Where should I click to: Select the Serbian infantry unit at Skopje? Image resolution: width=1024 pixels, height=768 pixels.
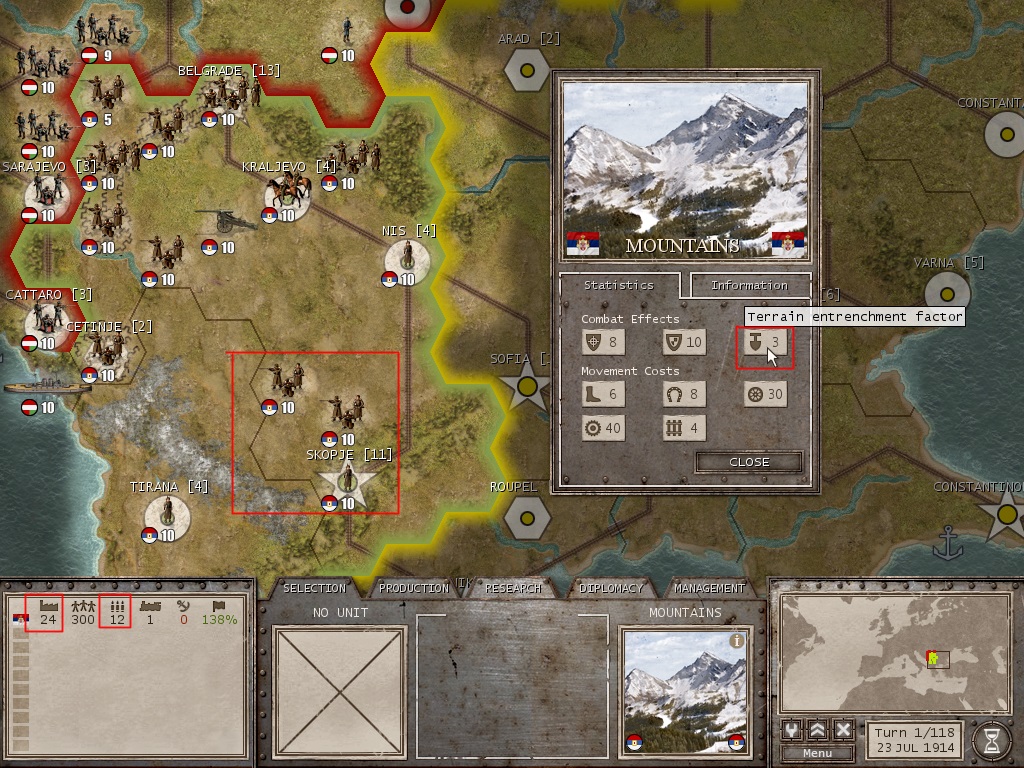347,481
